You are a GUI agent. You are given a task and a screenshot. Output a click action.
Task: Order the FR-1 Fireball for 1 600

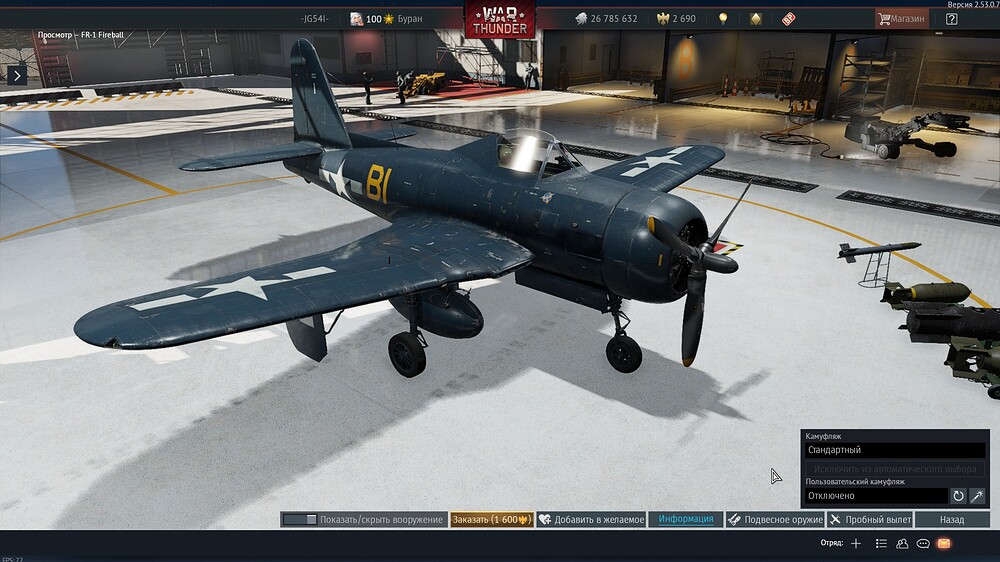click(491, 520)
